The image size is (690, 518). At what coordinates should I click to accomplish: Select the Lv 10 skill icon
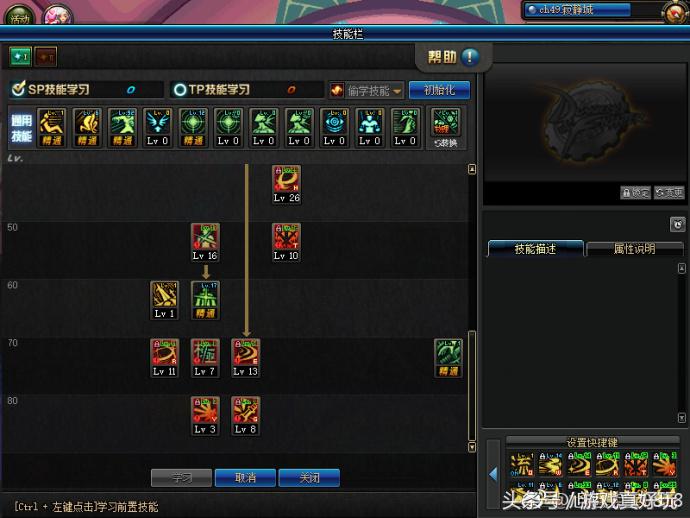(286, 237)
